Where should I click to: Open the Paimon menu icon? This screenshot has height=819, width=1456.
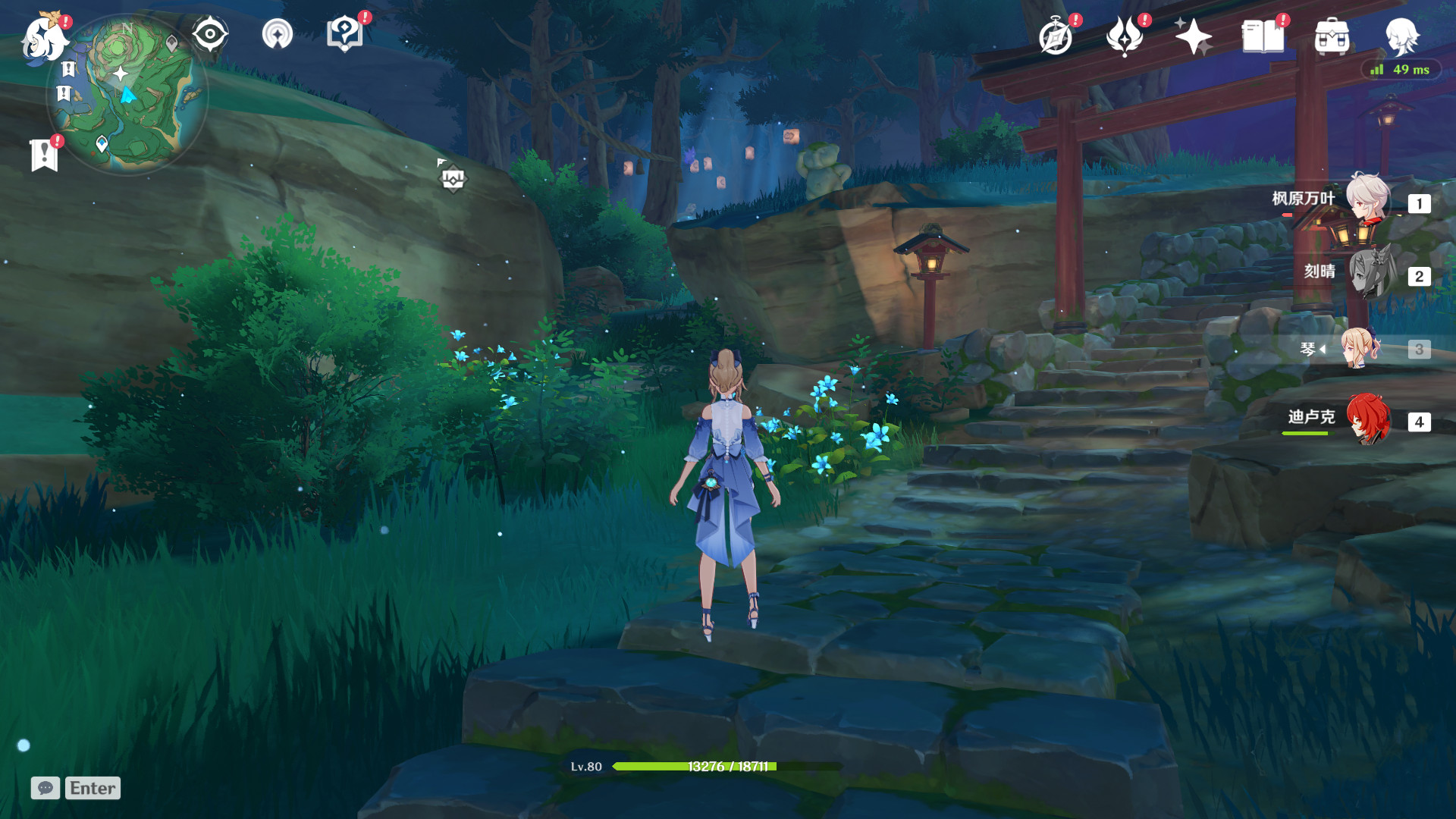[x=43, y=38]
